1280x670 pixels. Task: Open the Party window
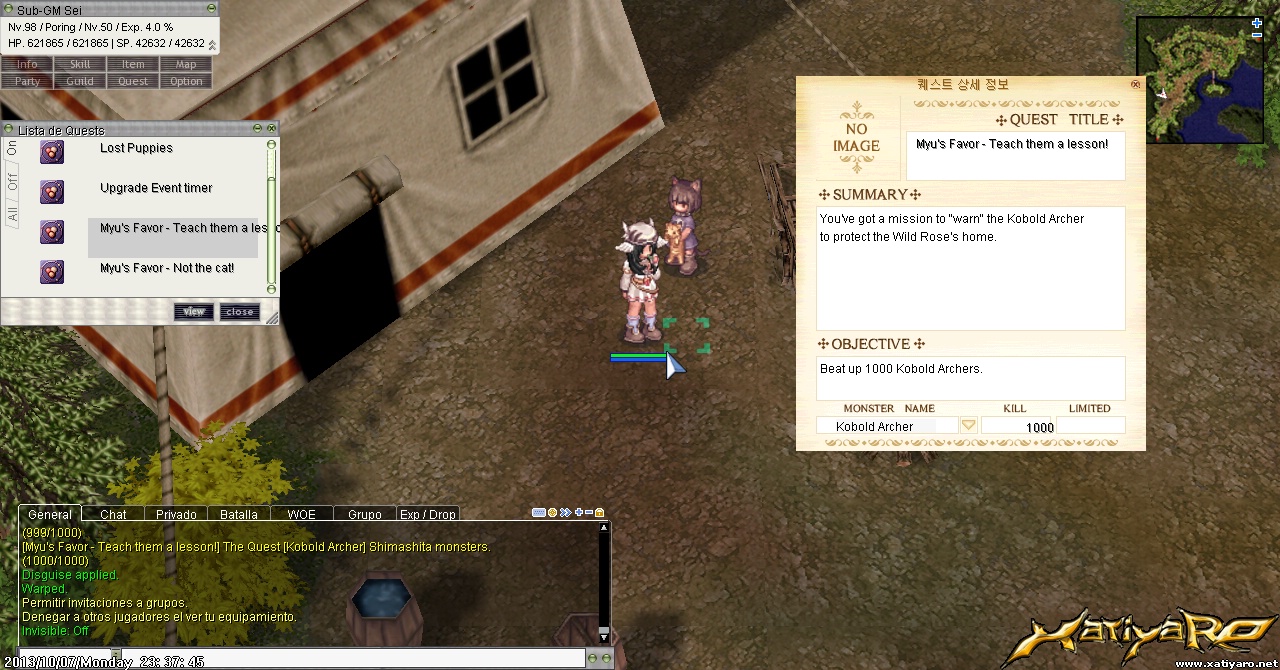27,82
